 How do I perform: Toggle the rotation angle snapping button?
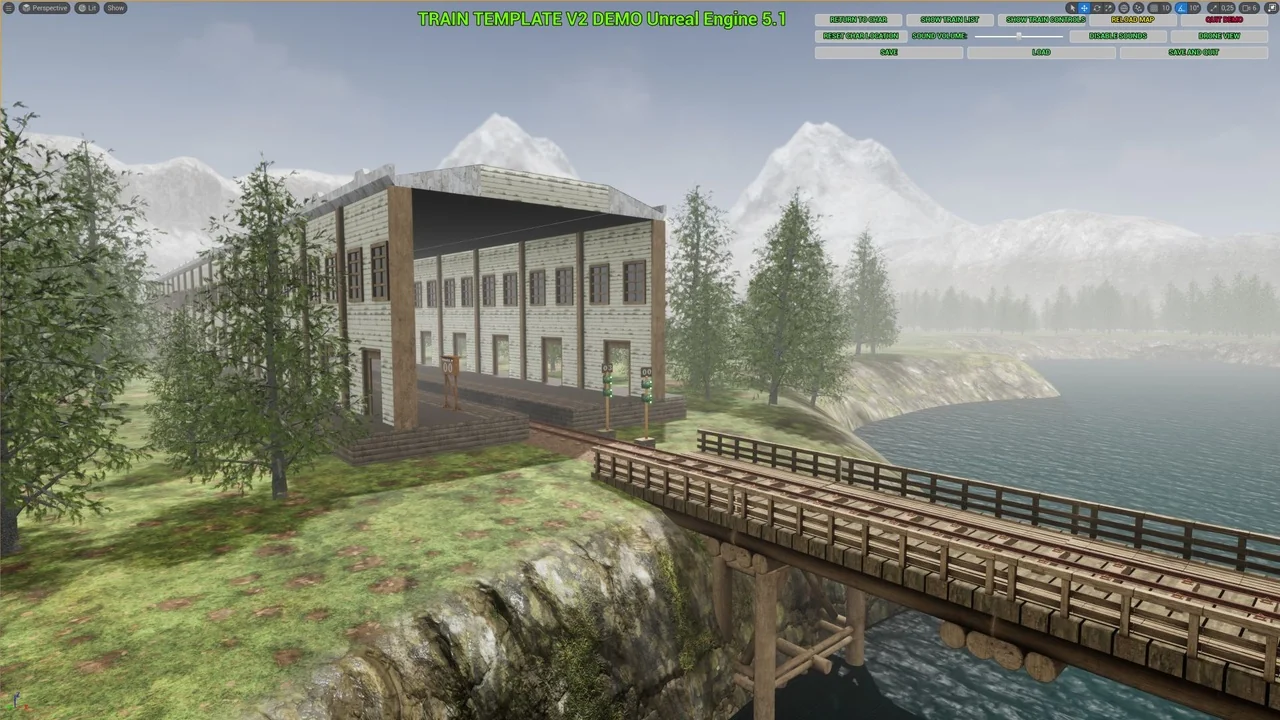(x=1182, y=8)
